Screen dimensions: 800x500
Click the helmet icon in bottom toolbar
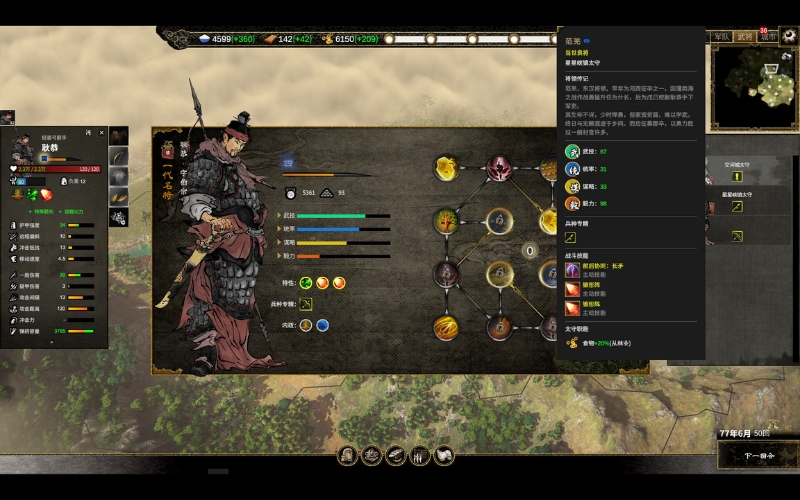(347, 455)
